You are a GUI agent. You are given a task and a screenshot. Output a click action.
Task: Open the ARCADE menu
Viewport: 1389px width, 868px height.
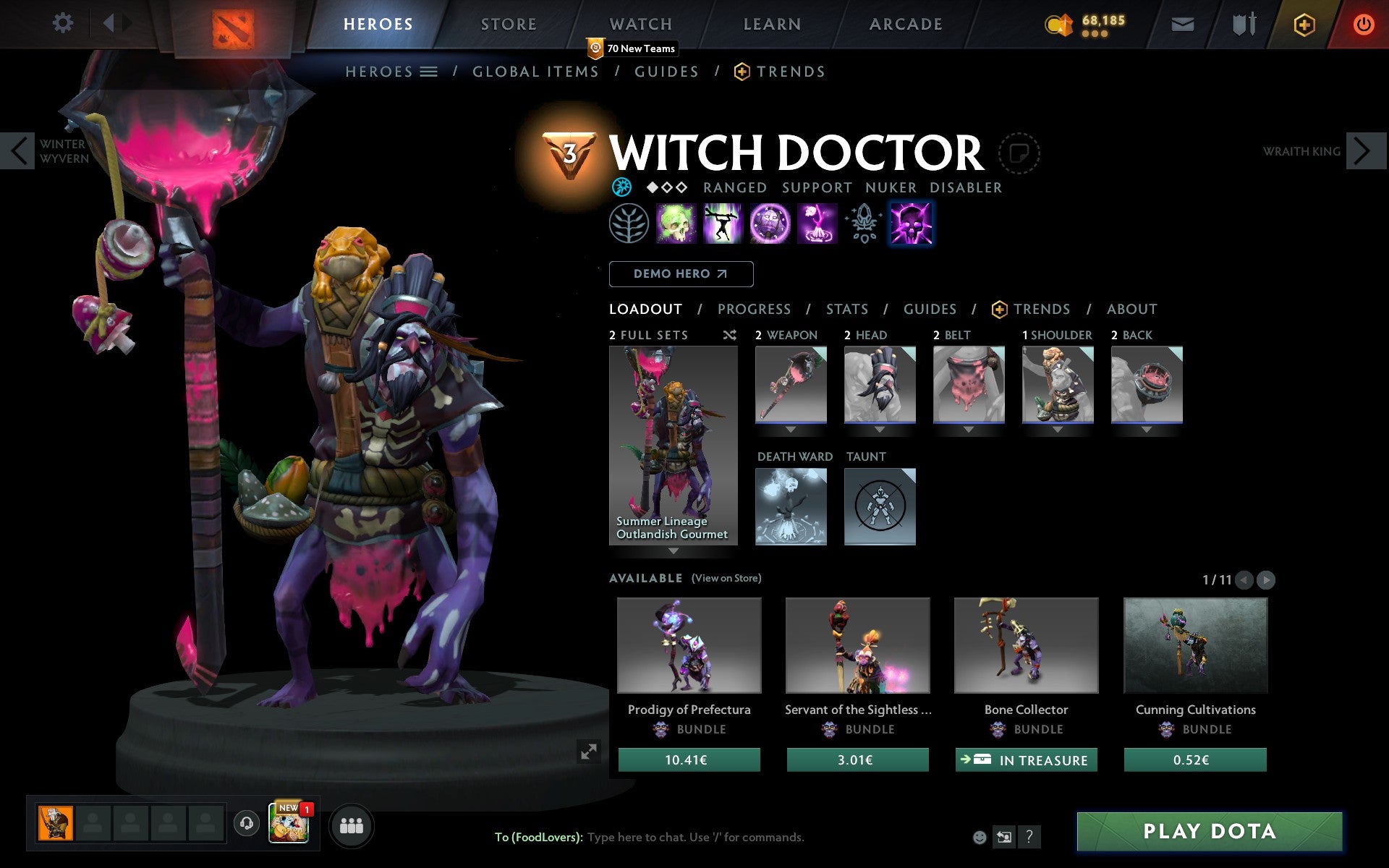(x=904, y=24)
